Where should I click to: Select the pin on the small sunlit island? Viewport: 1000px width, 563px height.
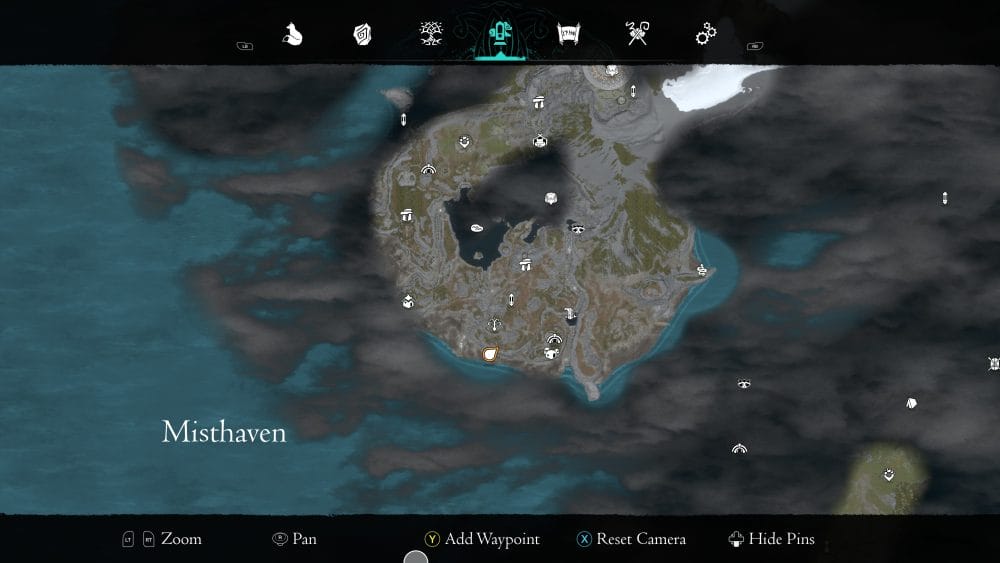[x=889, y=474]
